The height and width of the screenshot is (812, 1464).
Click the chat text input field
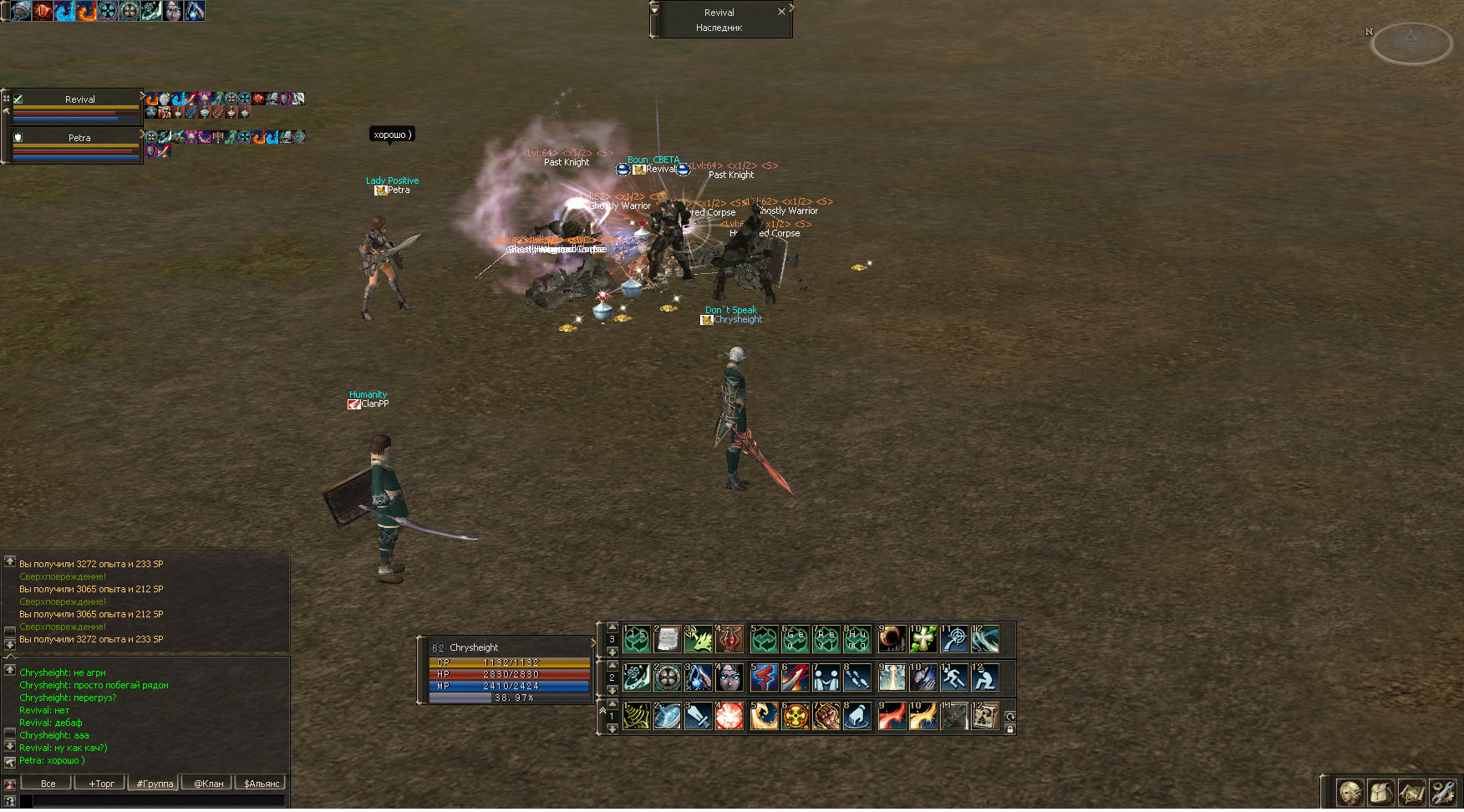tap(159, 800)
